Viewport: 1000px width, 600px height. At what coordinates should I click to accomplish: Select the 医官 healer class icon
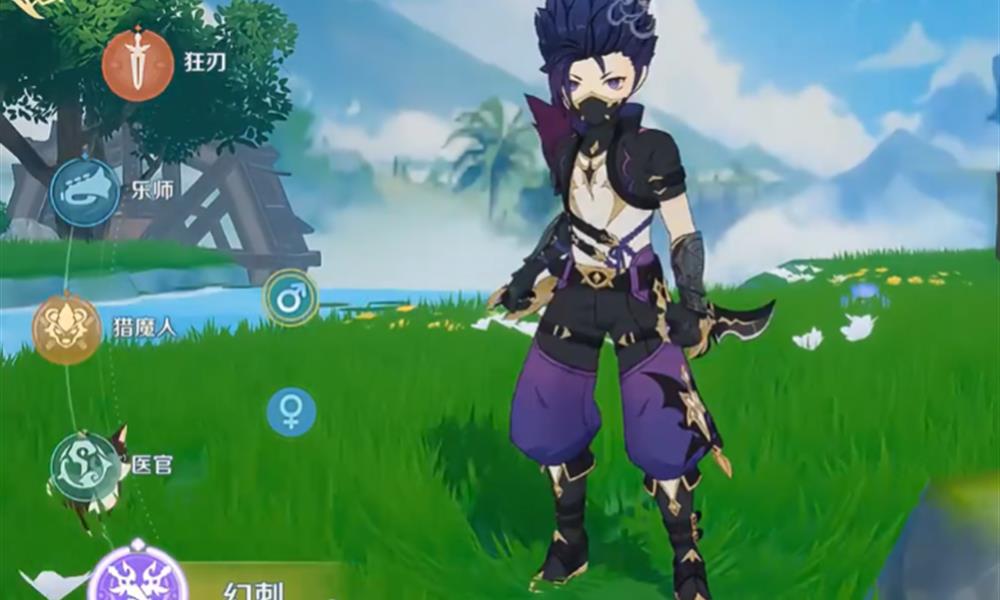pos(85,466)
